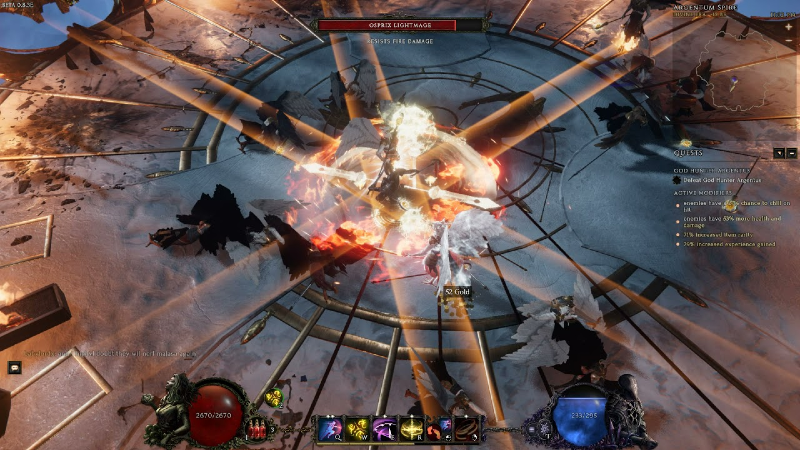This screenshot has width=800, height=450.
Task: Drink the red health potion
Action: tap(258, 428)
